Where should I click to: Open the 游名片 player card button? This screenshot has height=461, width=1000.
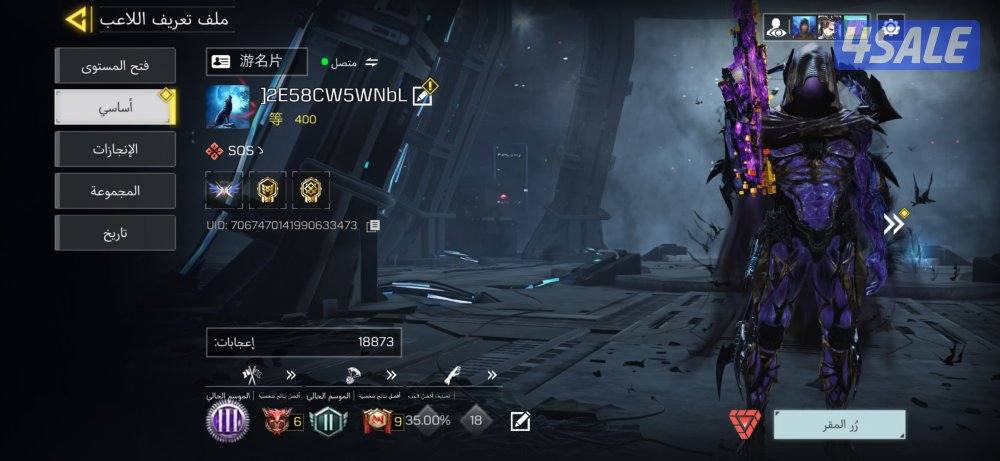point(256,61)
